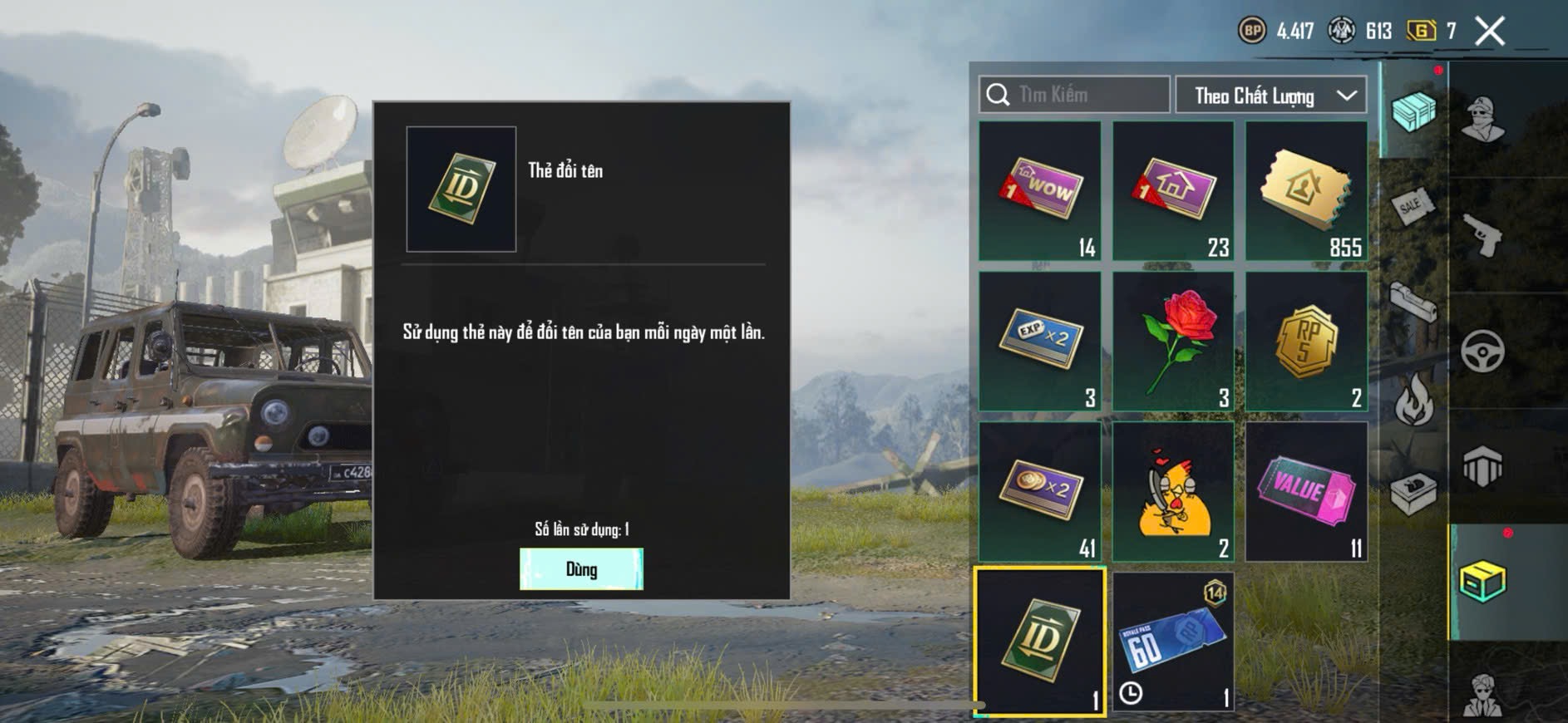Select the RP 5 gold badge
This screenshot has height=723, width=1568.
click(1306, 341)
